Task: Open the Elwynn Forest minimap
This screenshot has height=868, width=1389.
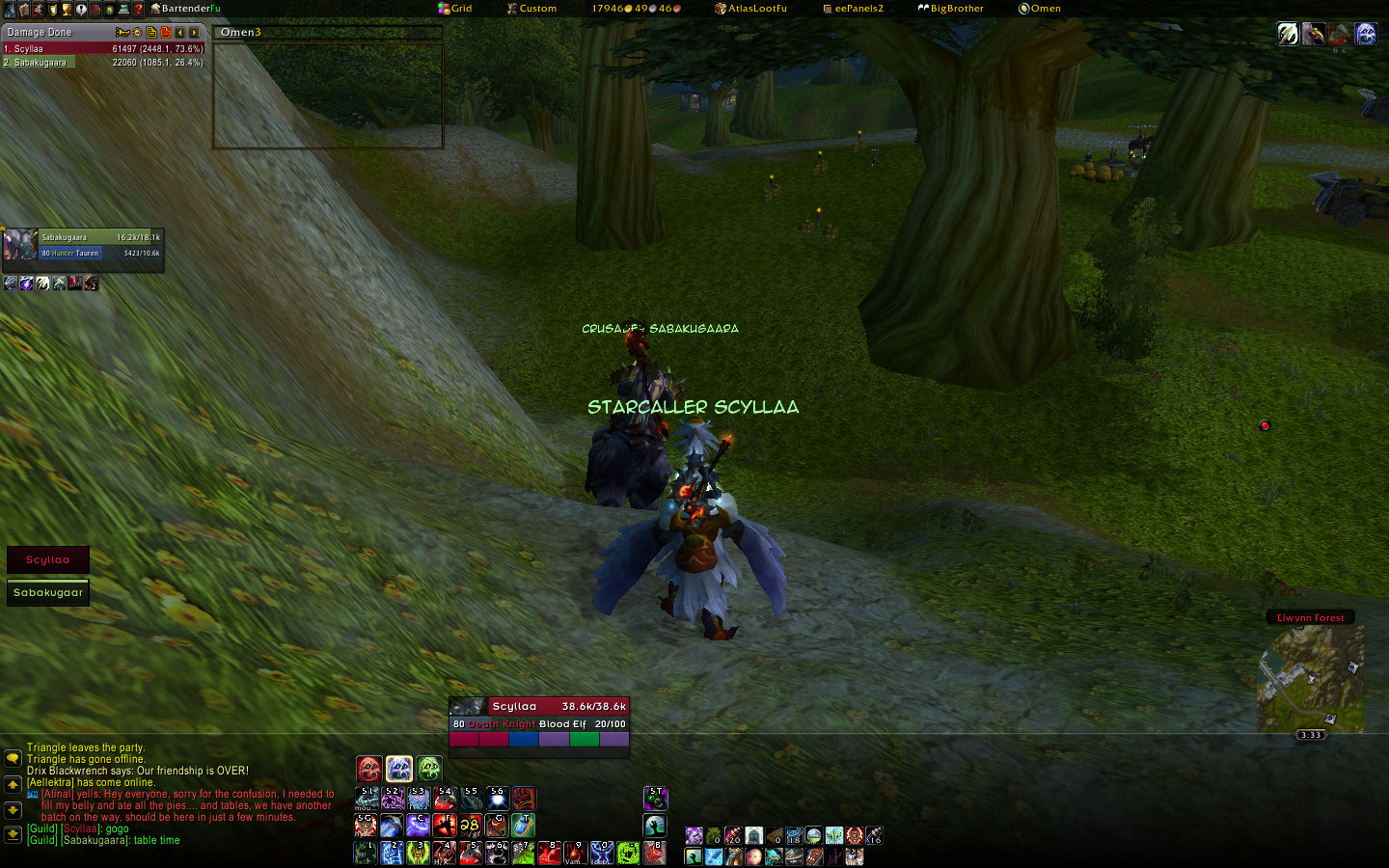Action: 1310,677
